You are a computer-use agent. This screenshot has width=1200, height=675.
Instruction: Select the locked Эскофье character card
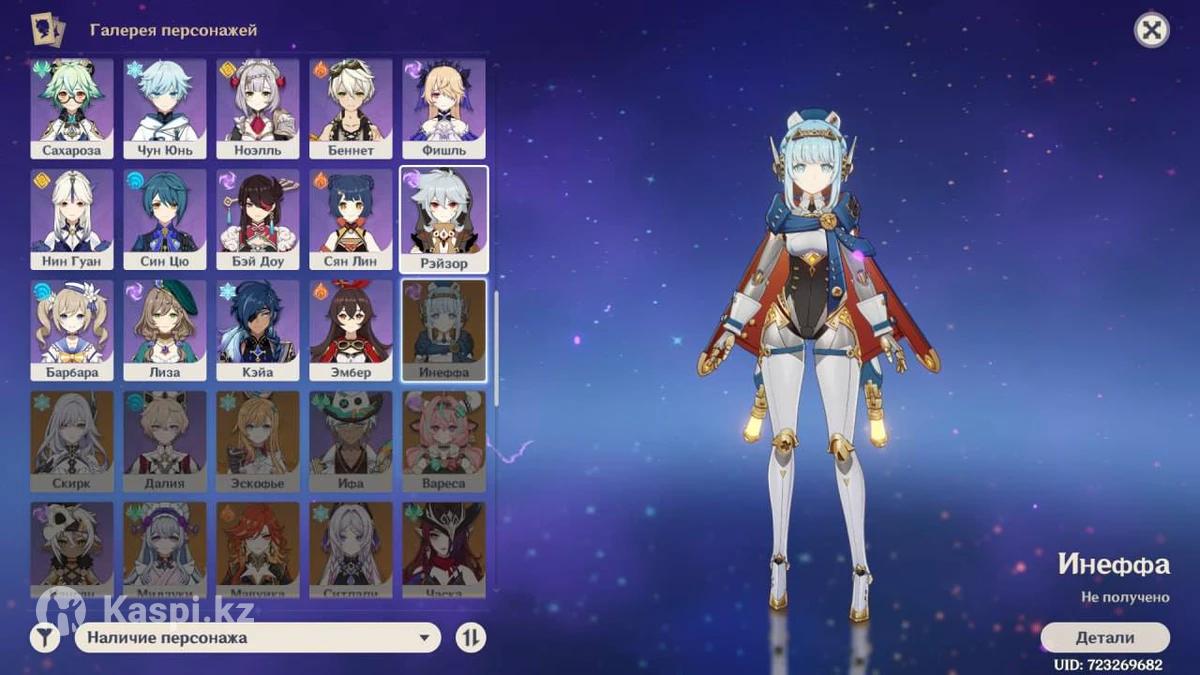click(x=258, y=440)
